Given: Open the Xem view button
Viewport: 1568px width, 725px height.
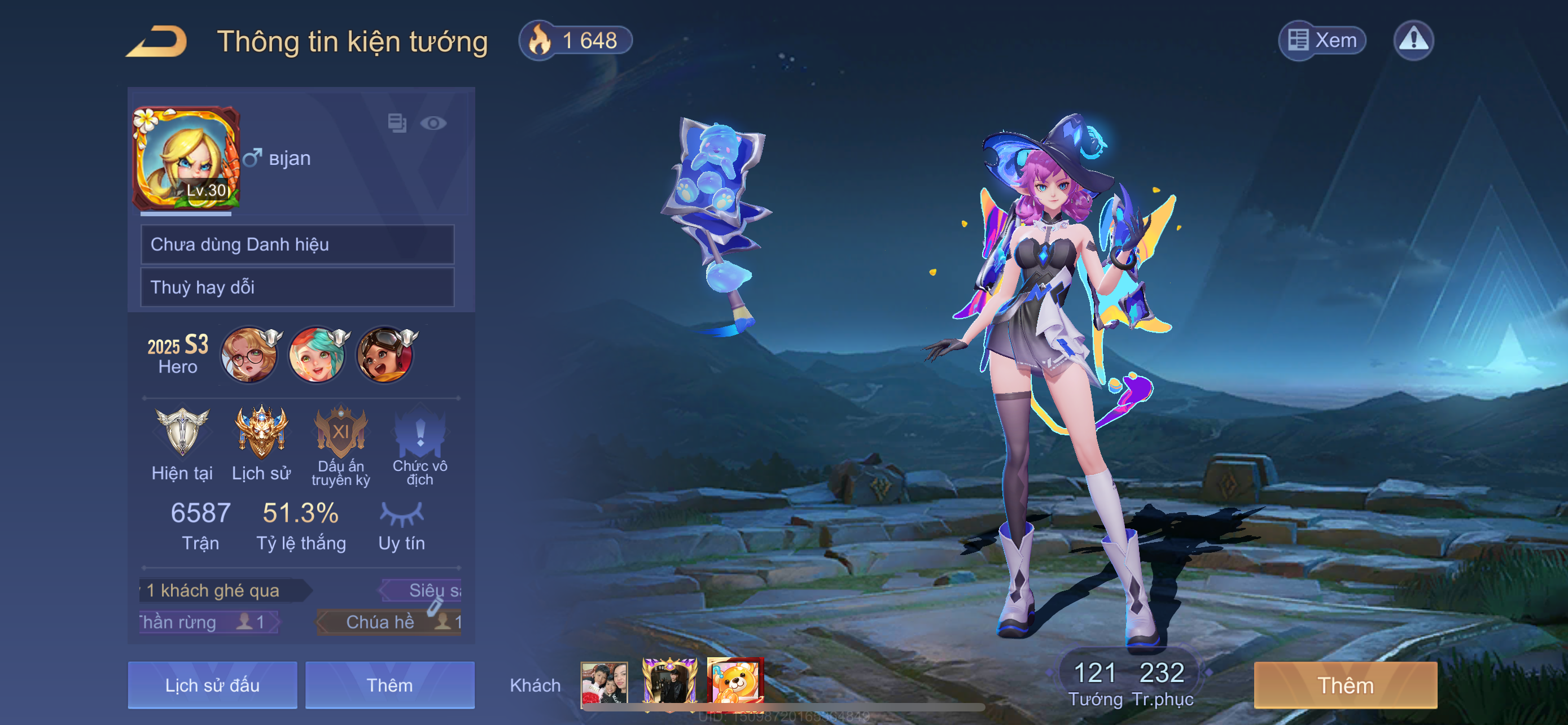Looking at the screenshot, I should [x=1322, y=41].
